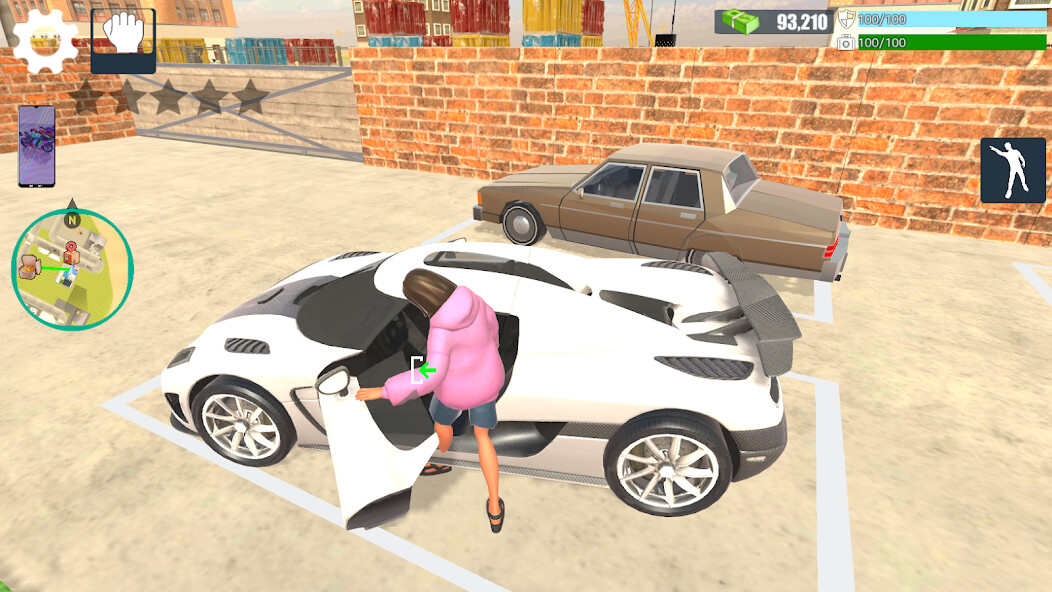Open the settings gear menu
Image resolution: width=1052 pixels, height=592 pixels.
[x=44, y=42]
